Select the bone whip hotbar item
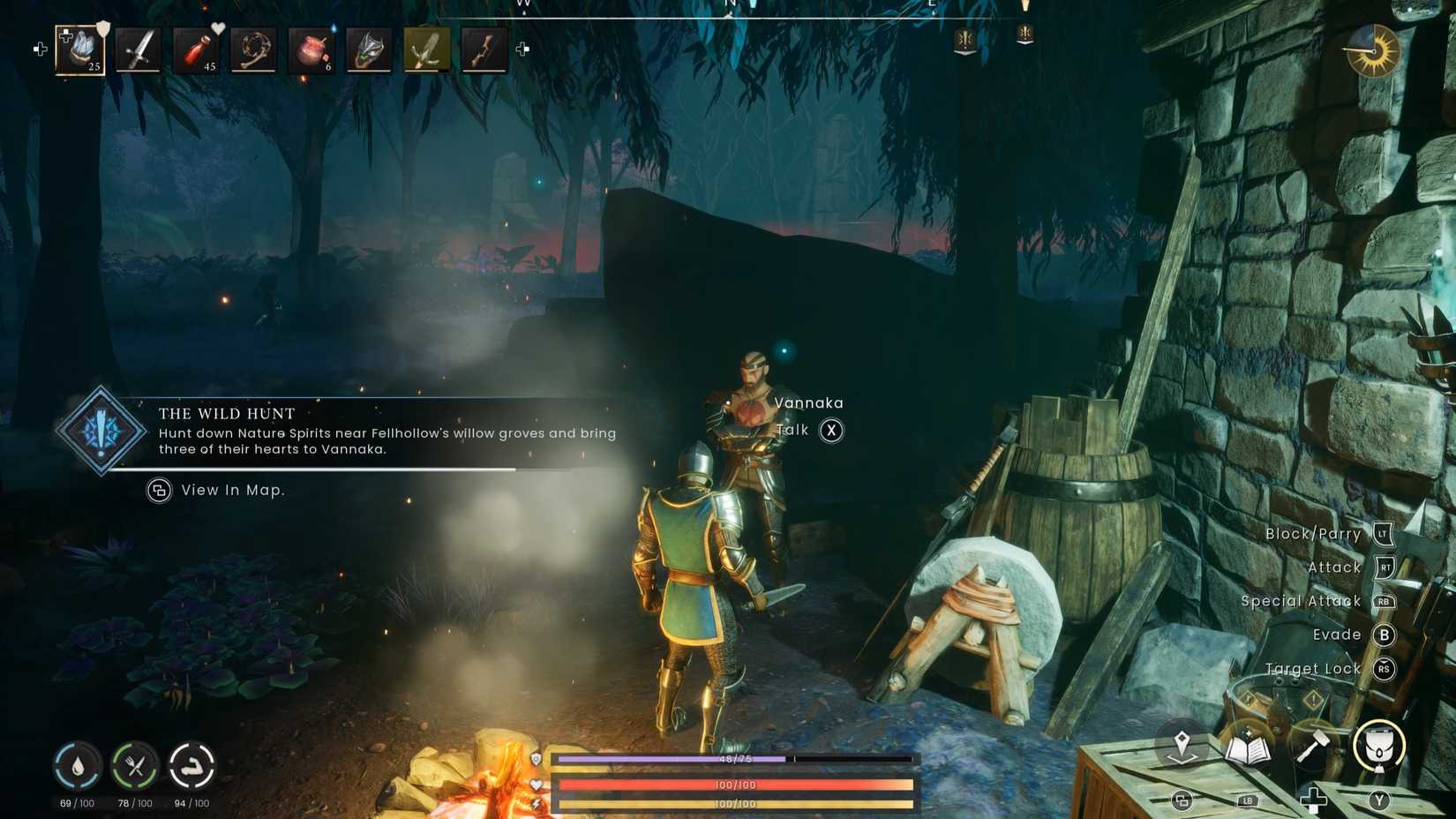Image resolution: width=1456 pixels, height=819 pixels. click(254, 50)
